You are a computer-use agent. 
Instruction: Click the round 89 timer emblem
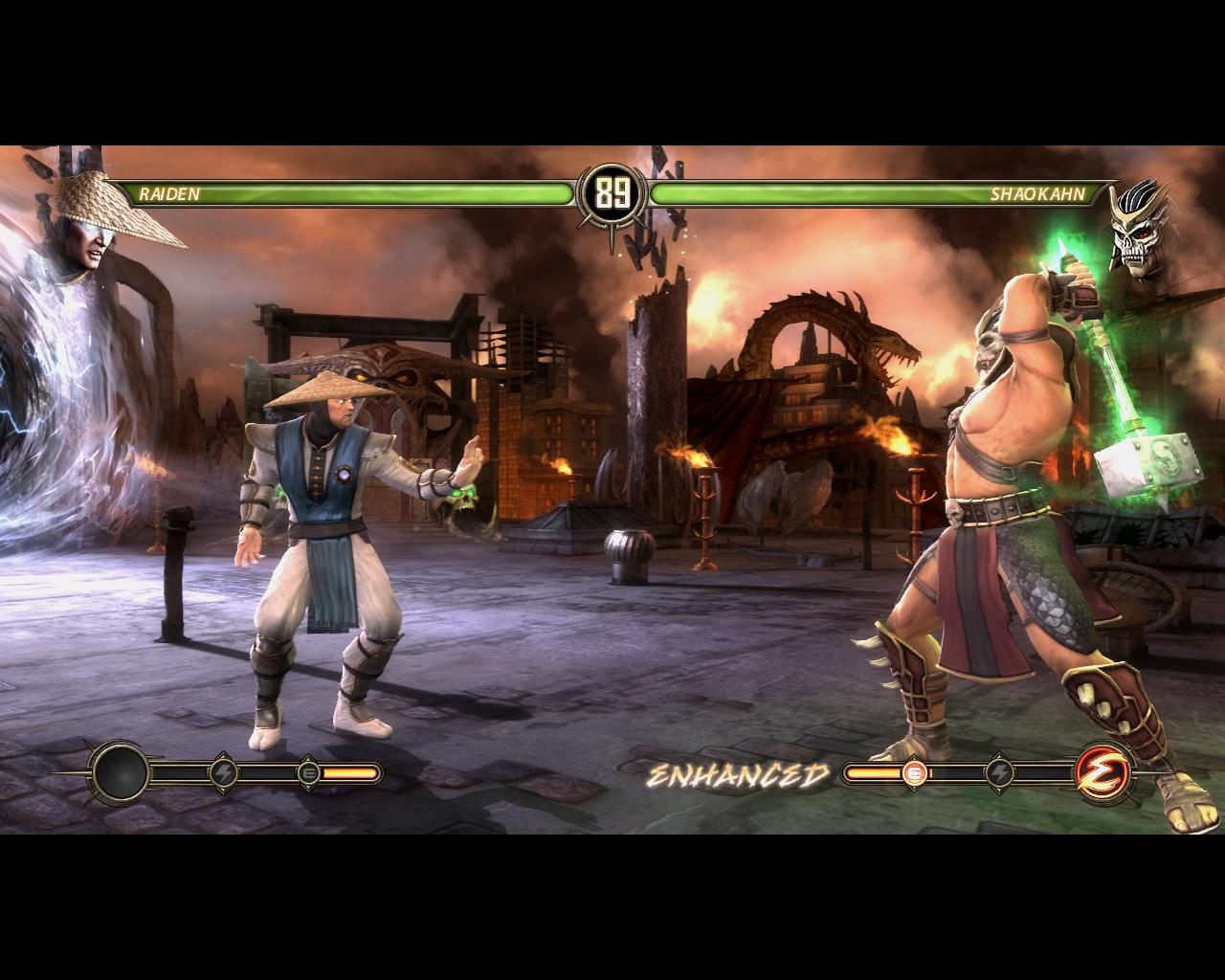coord(612,191)
